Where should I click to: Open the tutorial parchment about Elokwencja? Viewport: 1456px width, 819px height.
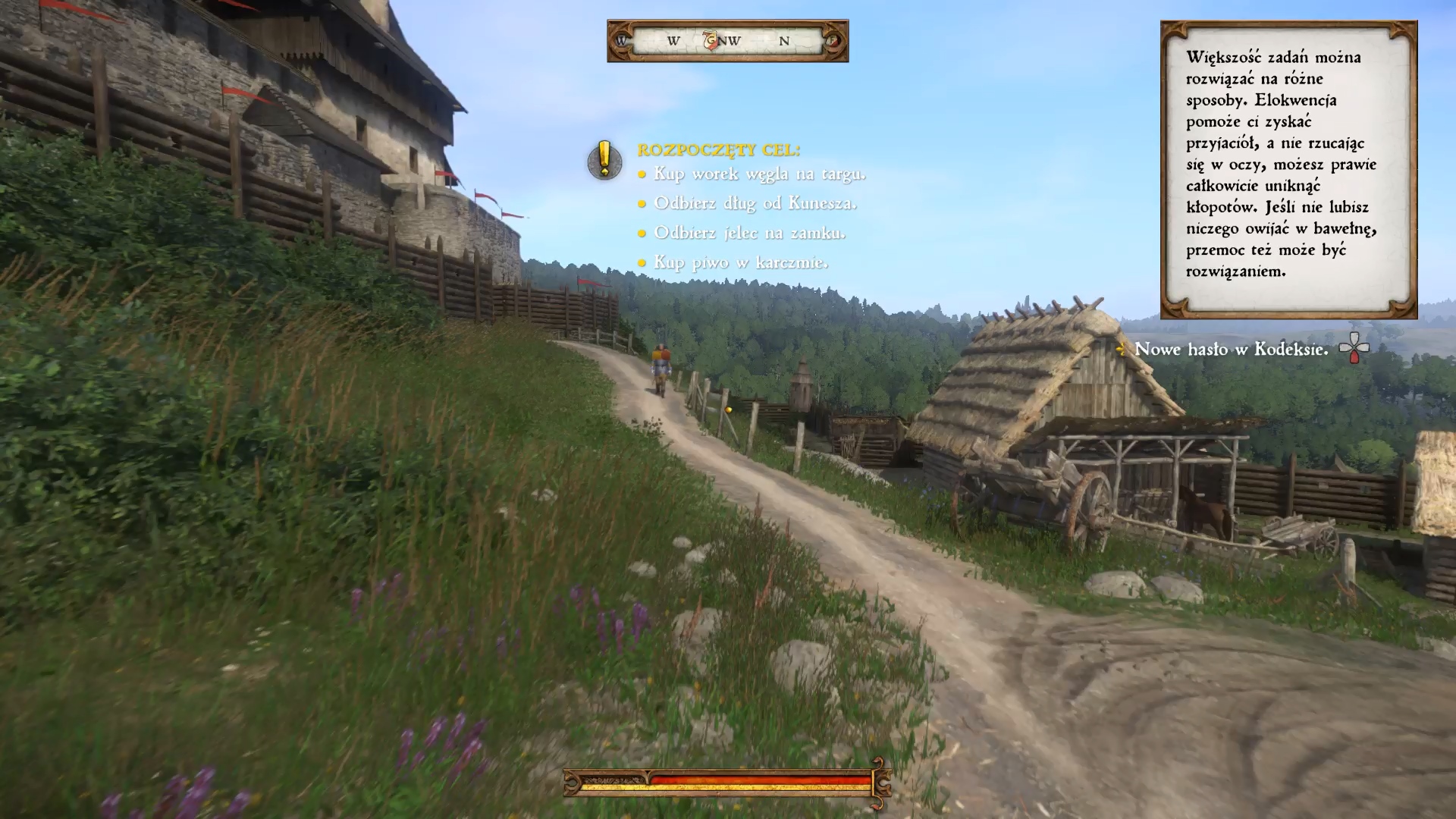coord(1288,169)
